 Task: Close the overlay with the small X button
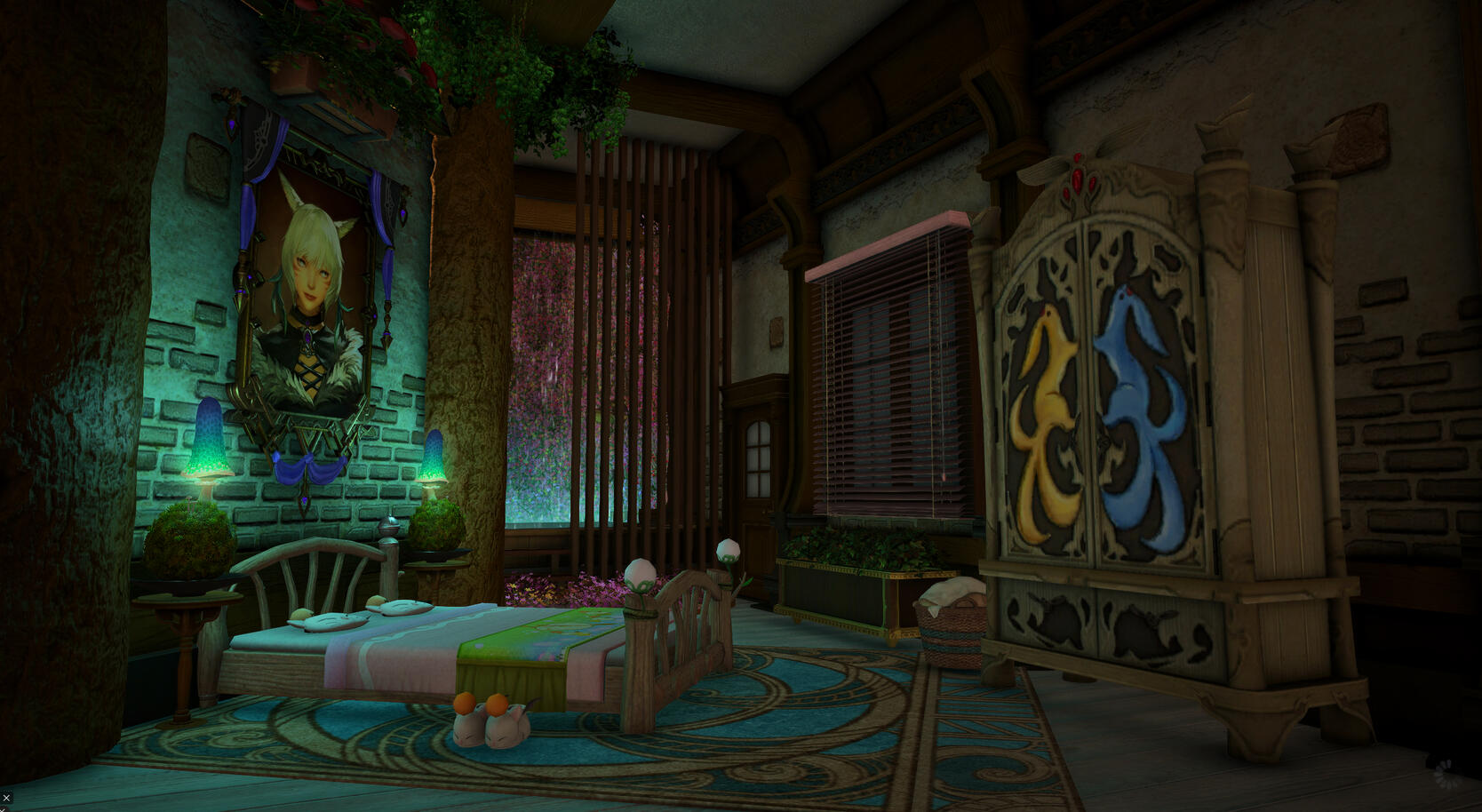pos(6,798)
